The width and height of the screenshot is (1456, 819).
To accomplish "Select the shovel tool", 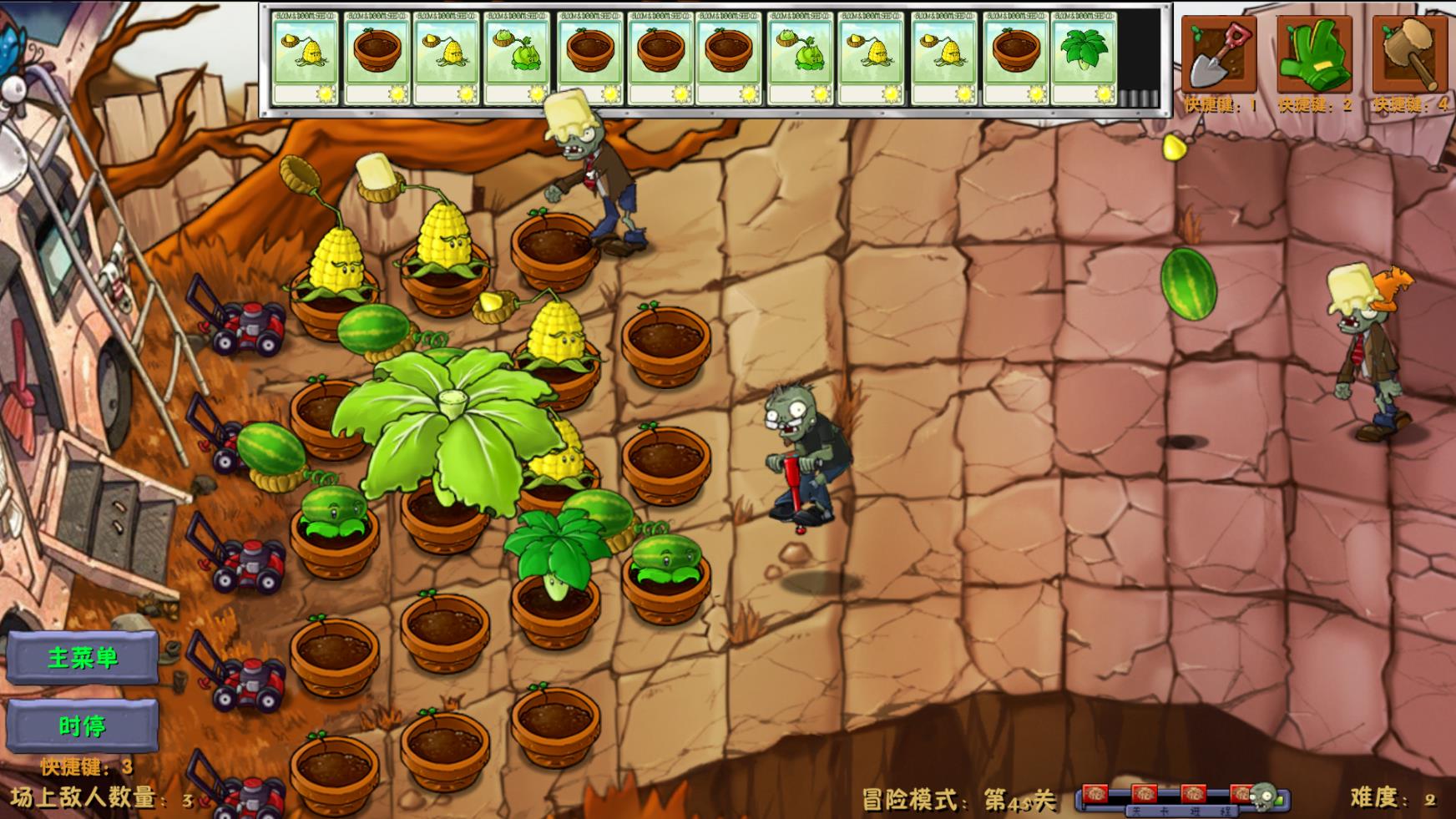I will tap(1217, 54).
